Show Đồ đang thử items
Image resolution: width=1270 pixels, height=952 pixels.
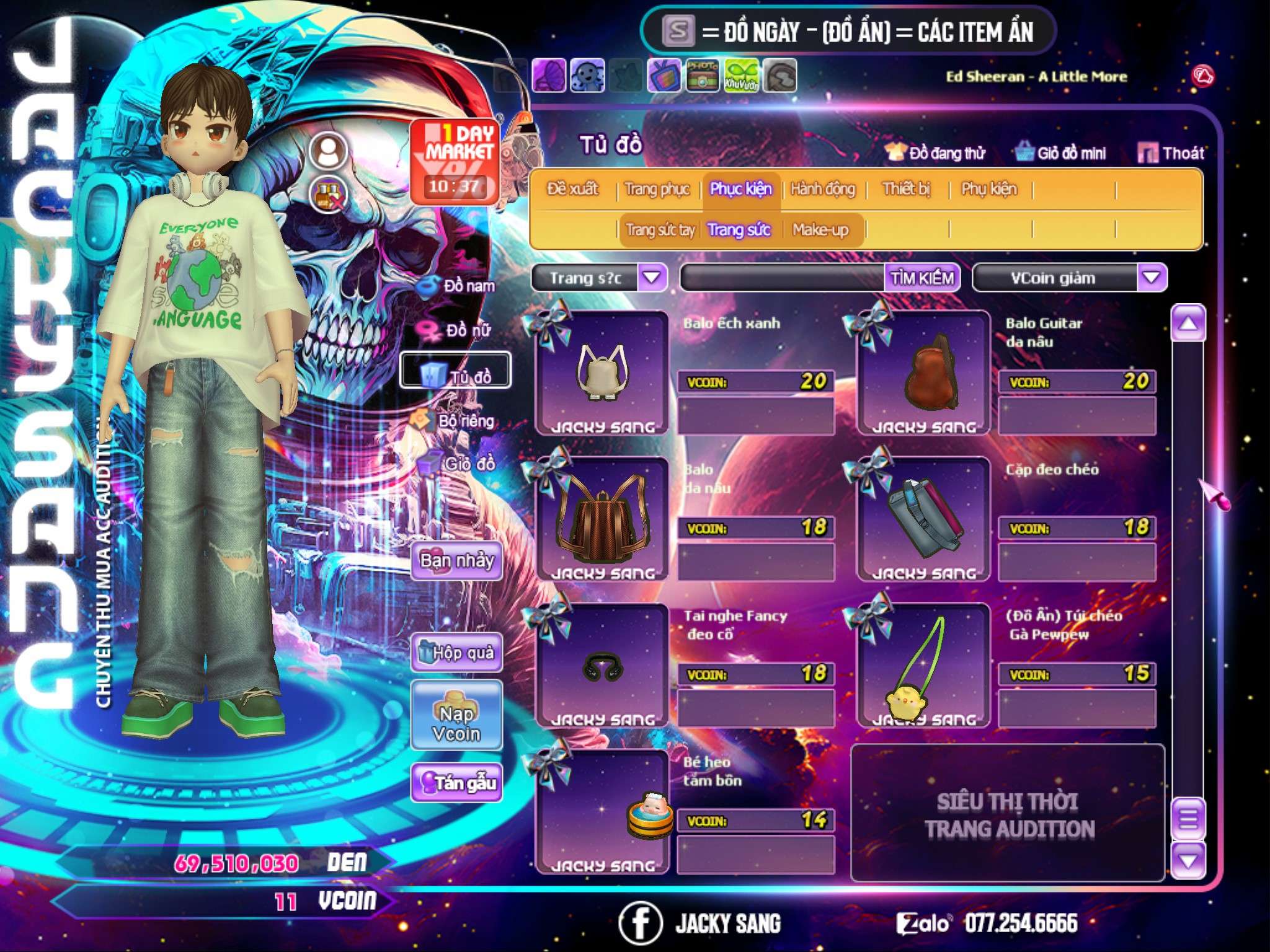(935, 153)
